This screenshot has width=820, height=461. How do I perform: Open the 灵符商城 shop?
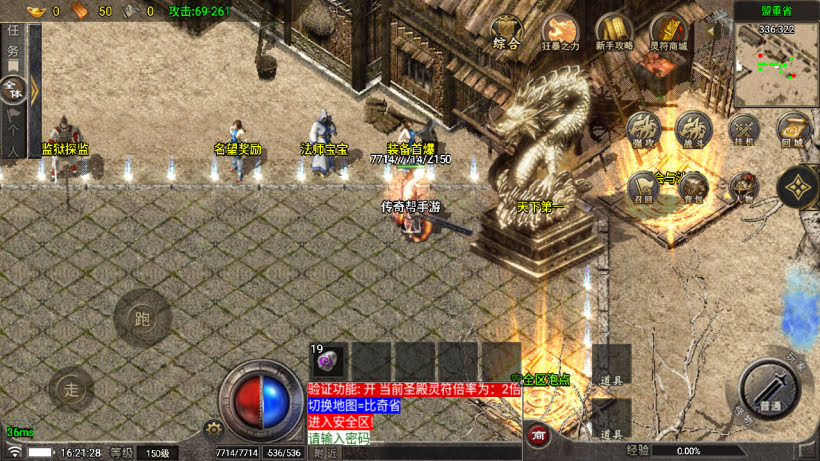click(x=667, y=33)
